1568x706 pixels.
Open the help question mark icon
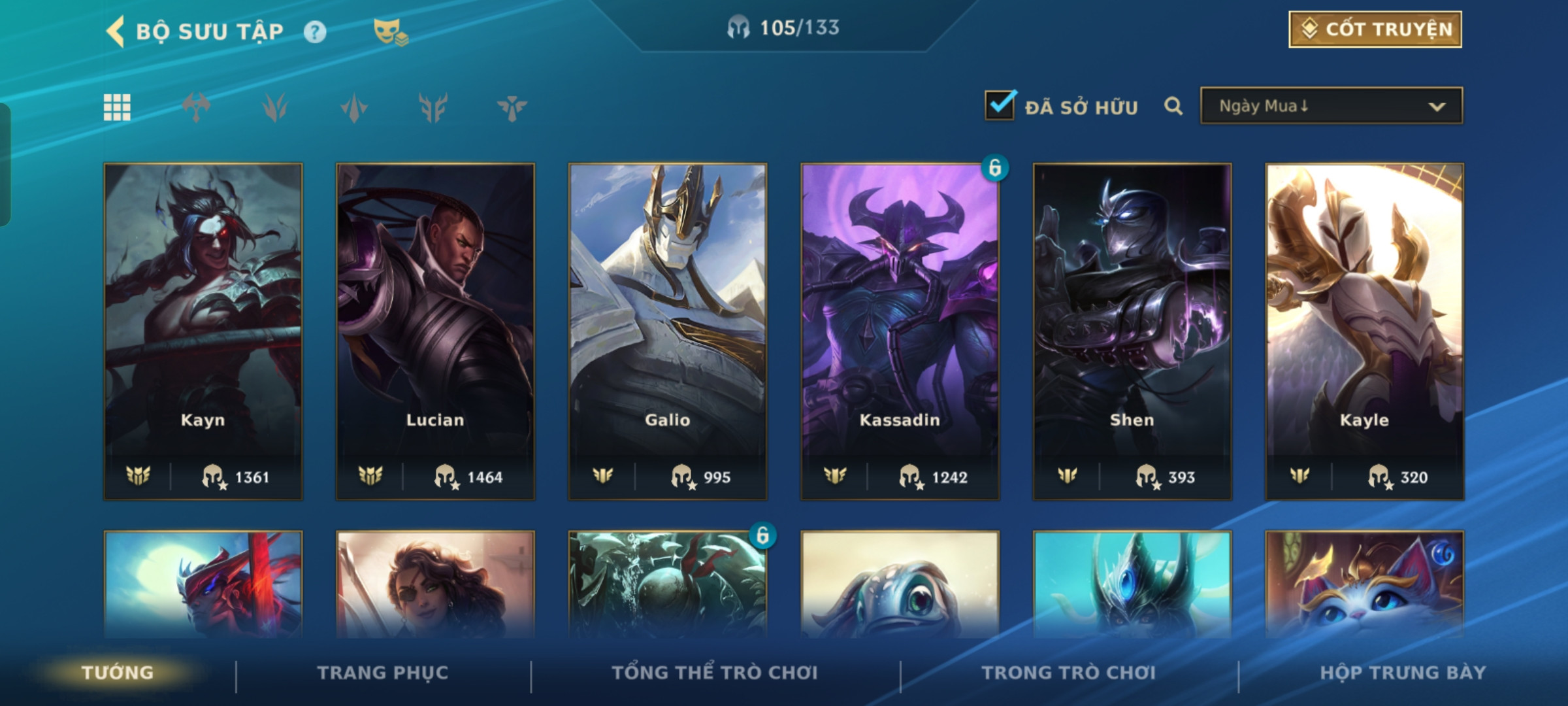315,32
